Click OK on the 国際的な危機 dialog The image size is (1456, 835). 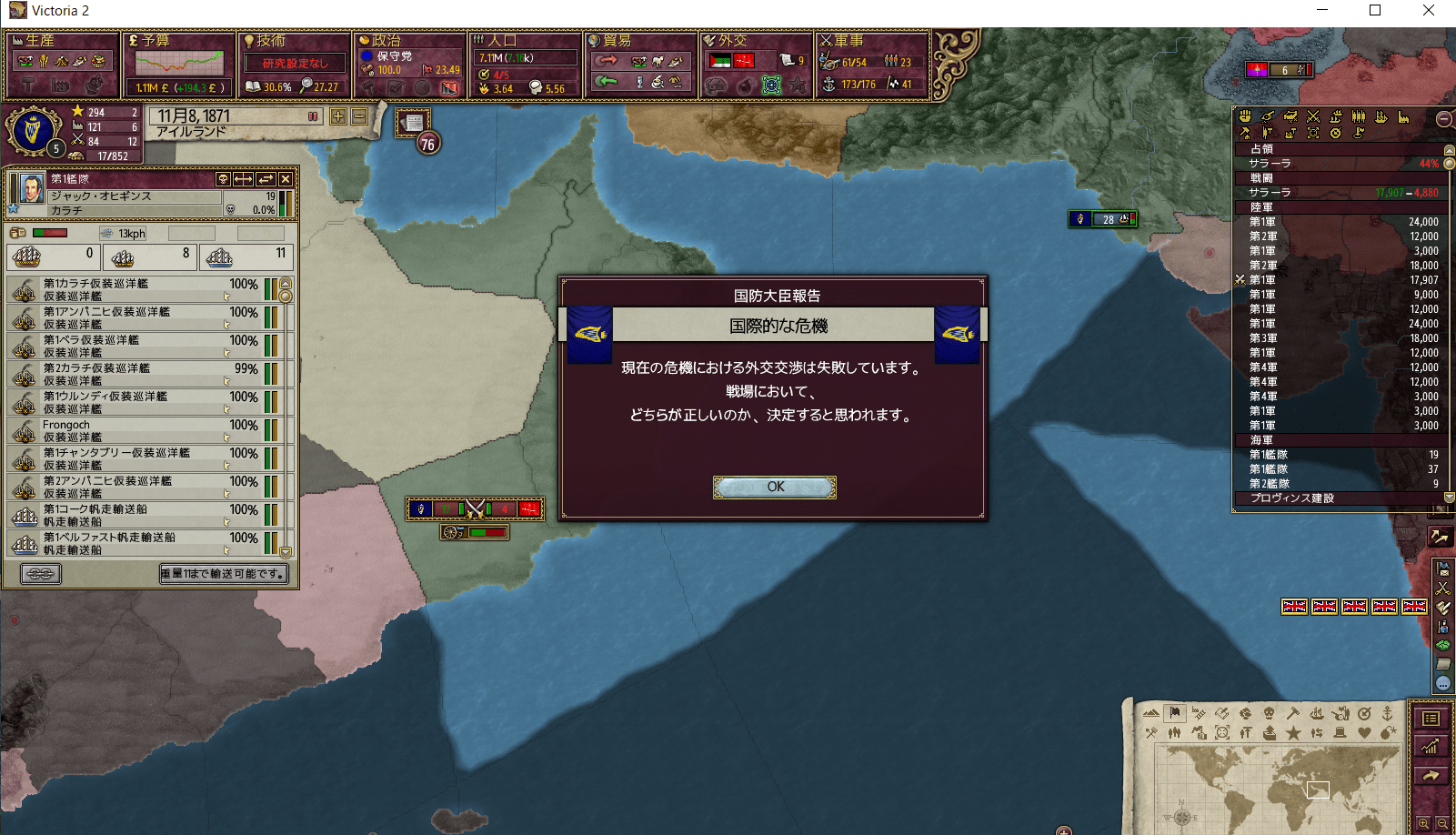(x=774, y=487)
